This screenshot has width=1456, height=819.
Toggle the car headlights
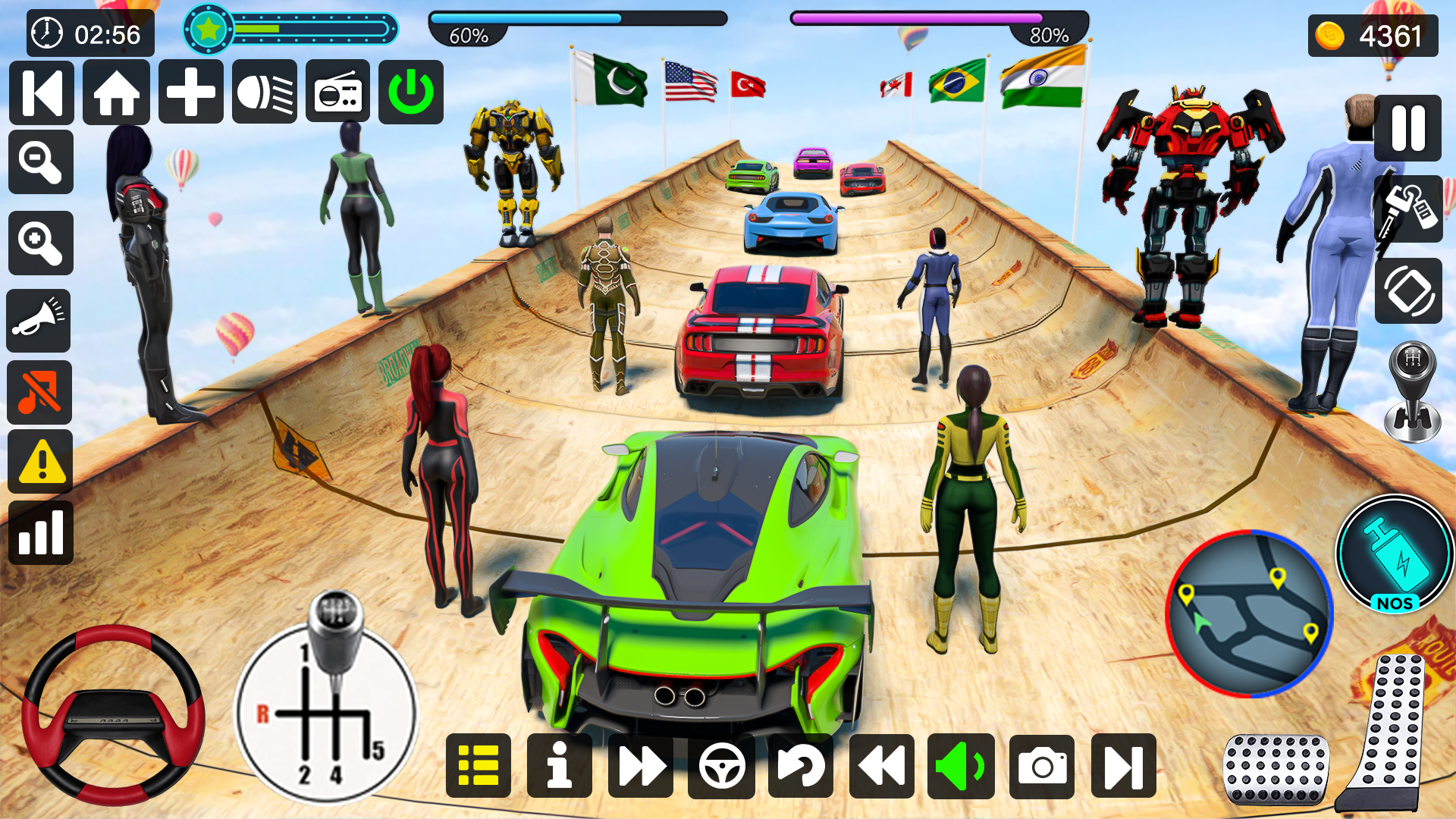(x=264, y=93)
